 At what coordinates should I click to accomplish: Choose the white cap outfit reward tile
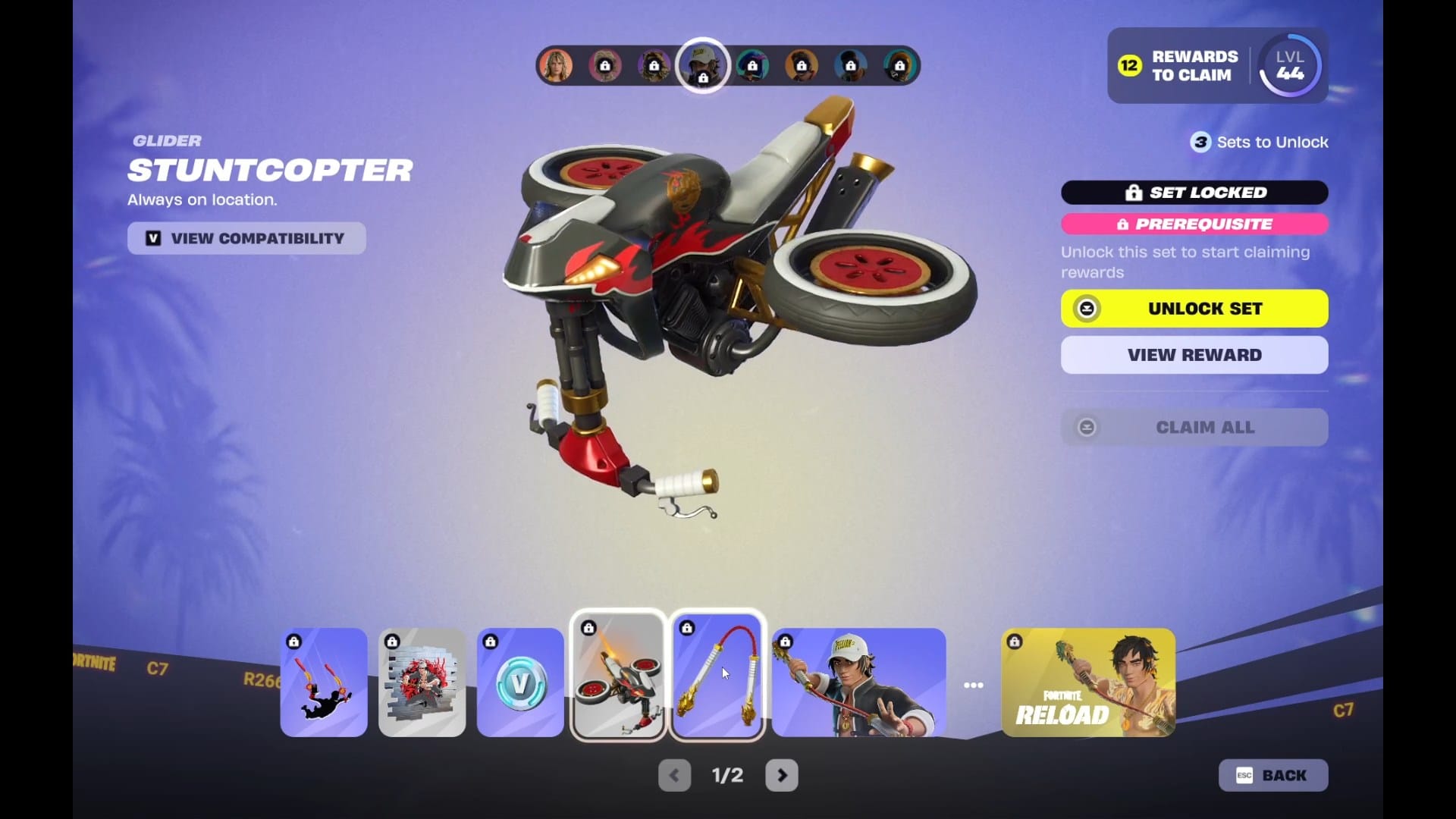pyautogui.click(x=858, y=682)
